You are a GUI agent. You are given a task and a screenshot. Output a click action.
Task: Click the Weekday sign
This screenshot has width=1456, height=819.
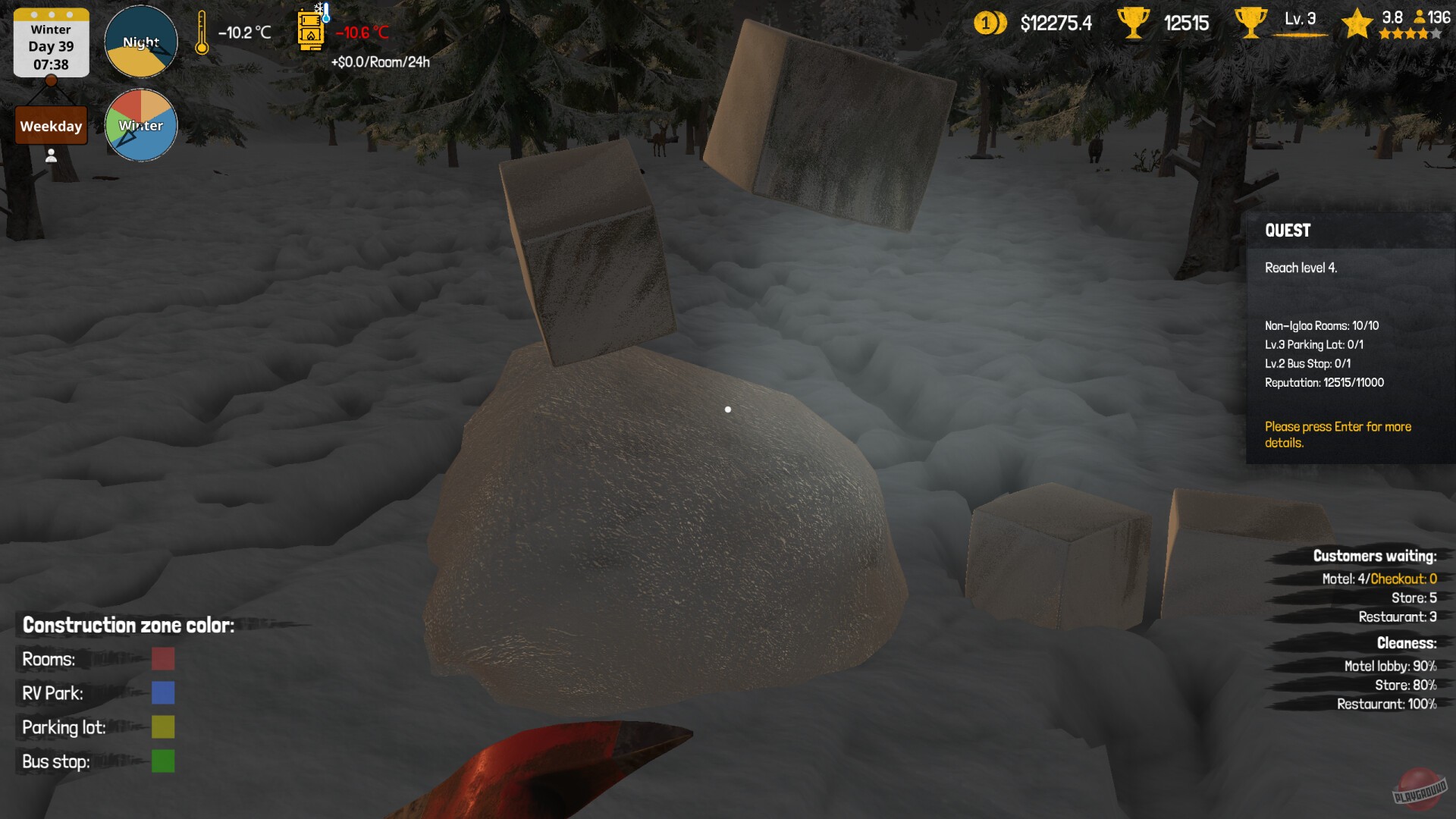point(50,125)
